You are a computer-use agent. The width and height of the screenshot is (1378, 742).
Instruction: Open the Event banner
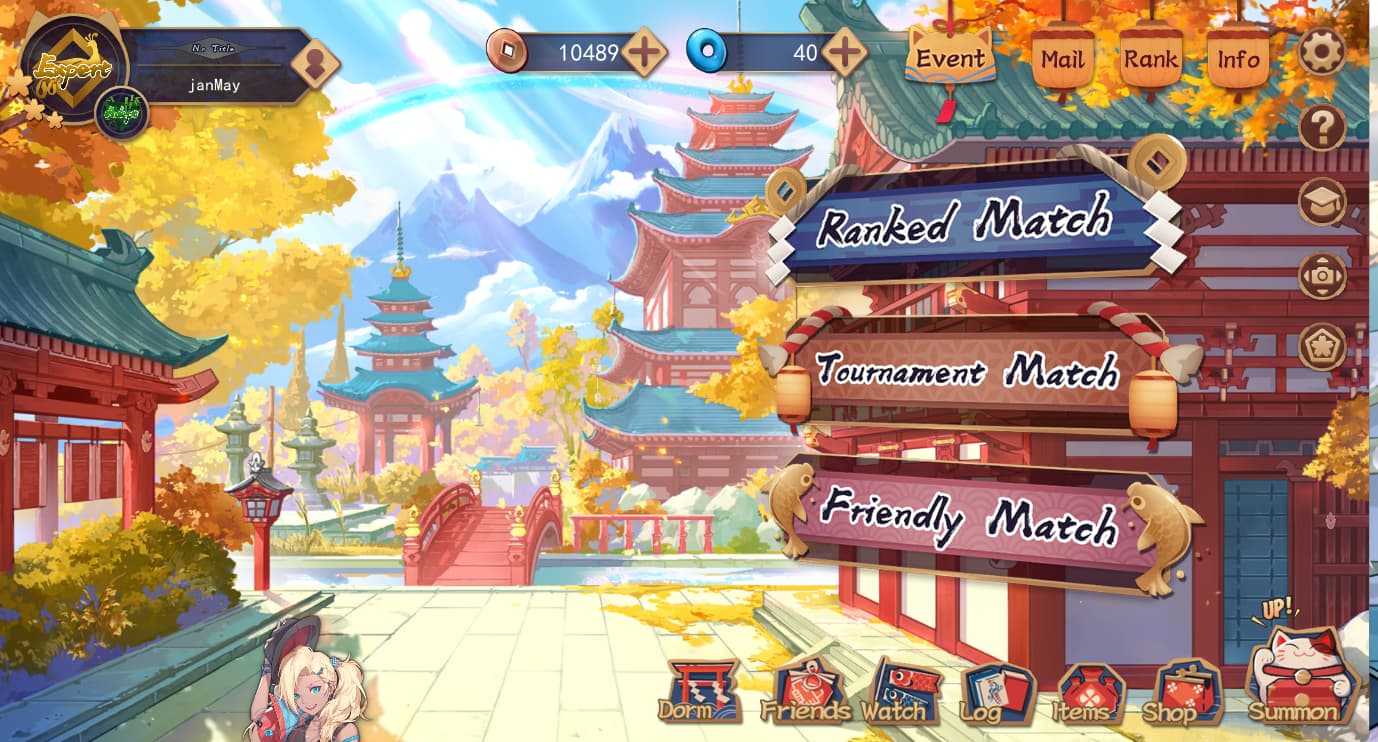(x=950, y=58)
